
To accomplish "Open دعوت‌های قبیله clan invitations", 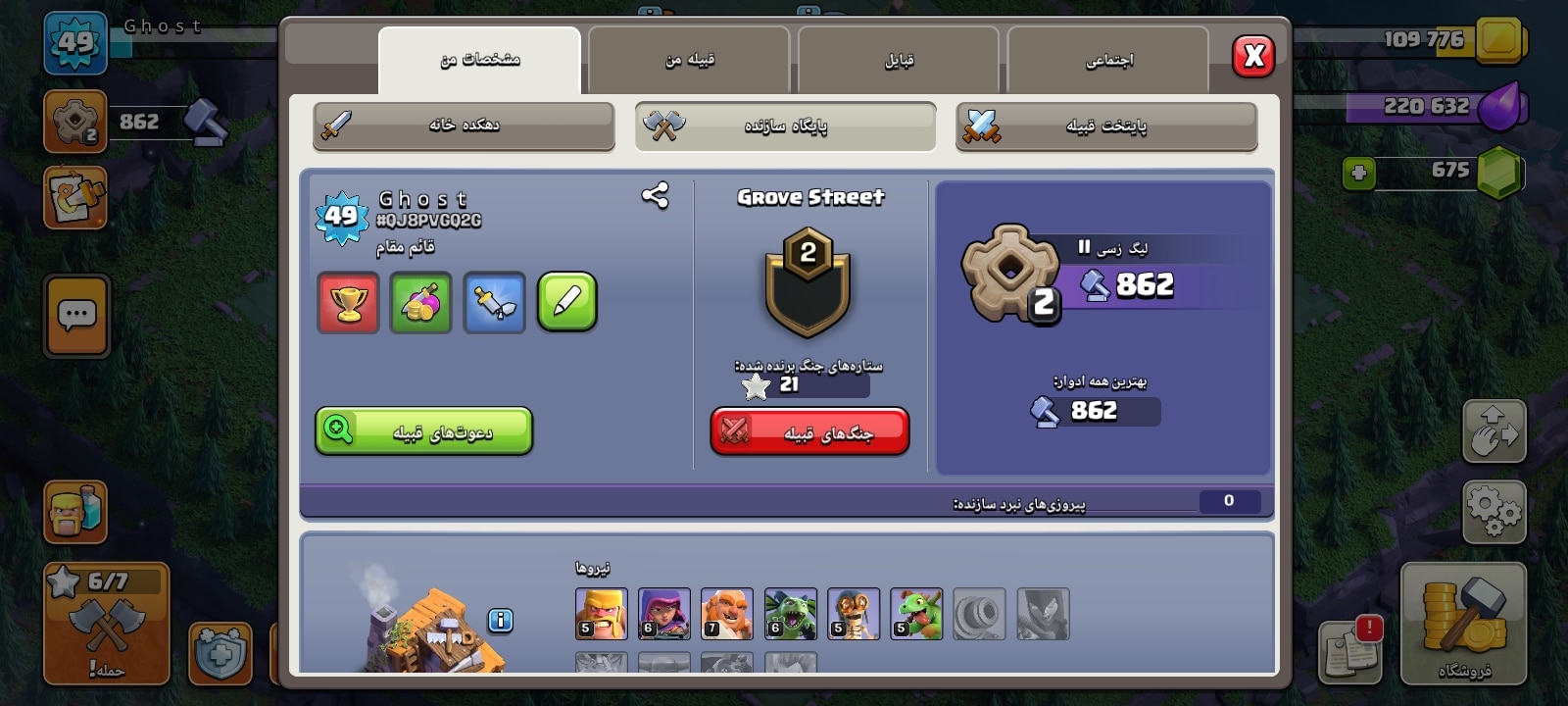I will tap(423, 431).
